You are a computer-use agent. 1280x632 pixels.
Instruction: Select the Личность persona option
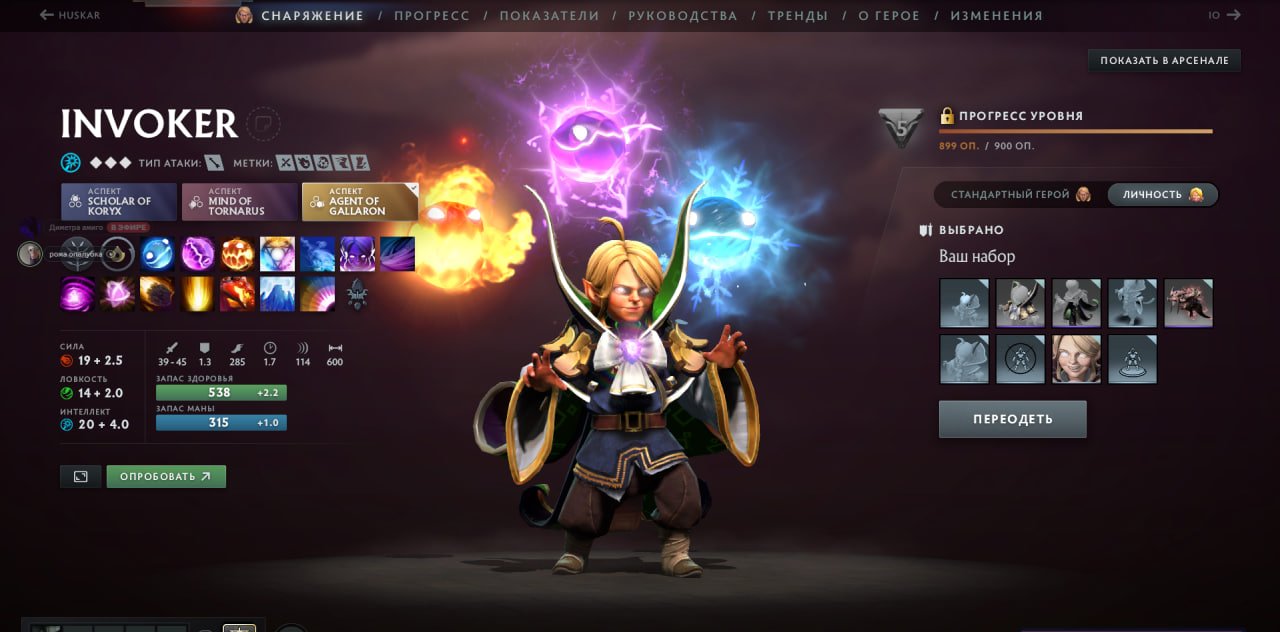tap(1162, 195)
